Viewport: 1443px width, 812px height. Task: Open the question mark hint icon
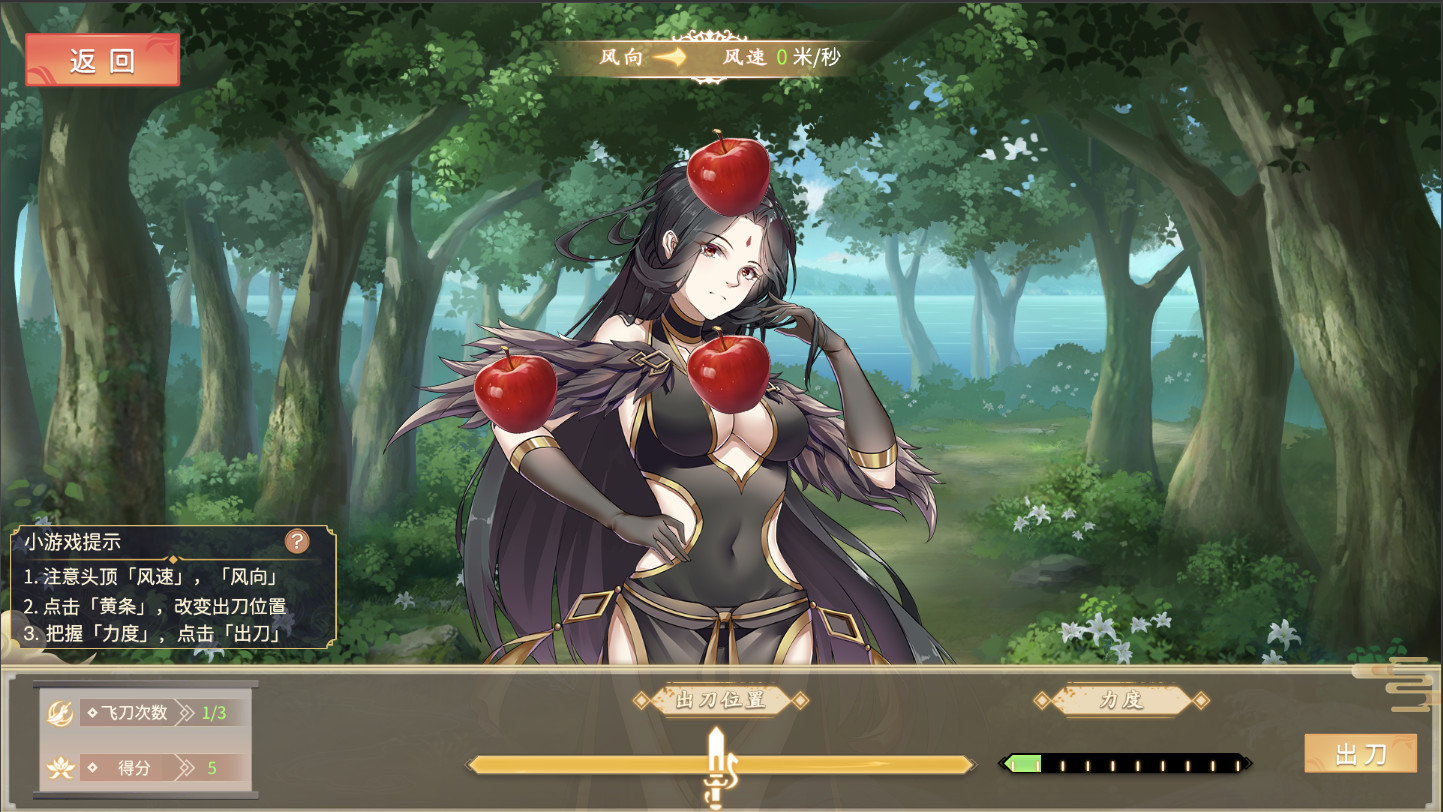(298, 540)
